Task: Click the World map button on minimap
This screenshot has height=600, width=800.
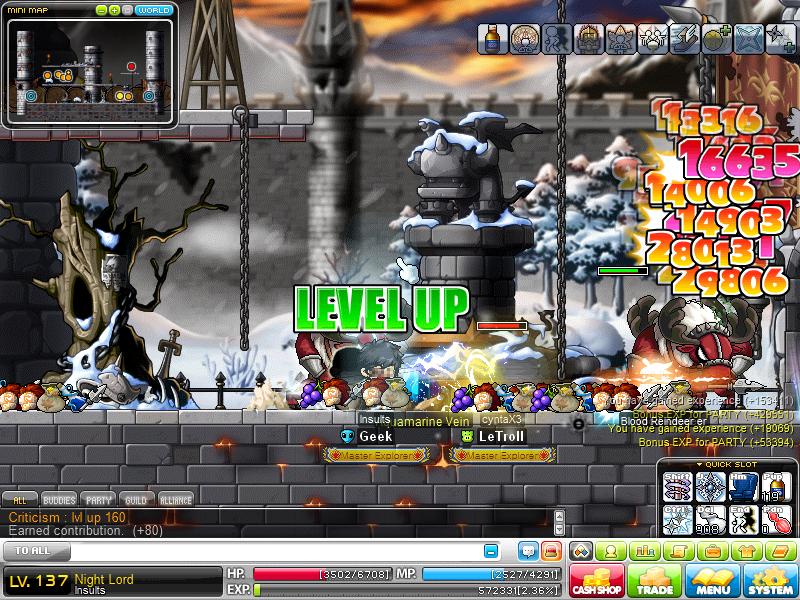Action: [x=153, y=10]
